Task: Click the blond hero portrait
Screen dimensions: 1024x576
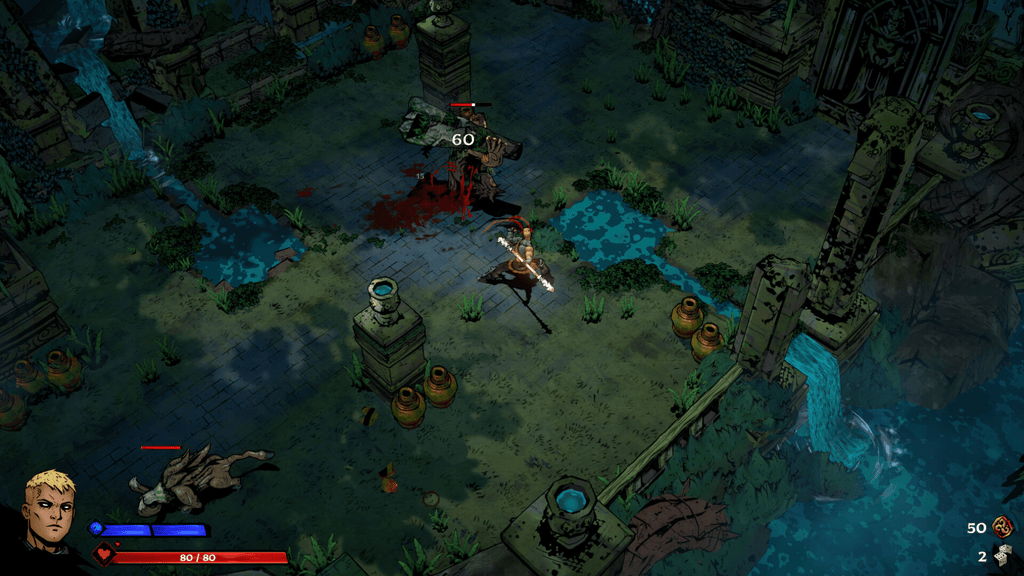Action: click(49, 511)
